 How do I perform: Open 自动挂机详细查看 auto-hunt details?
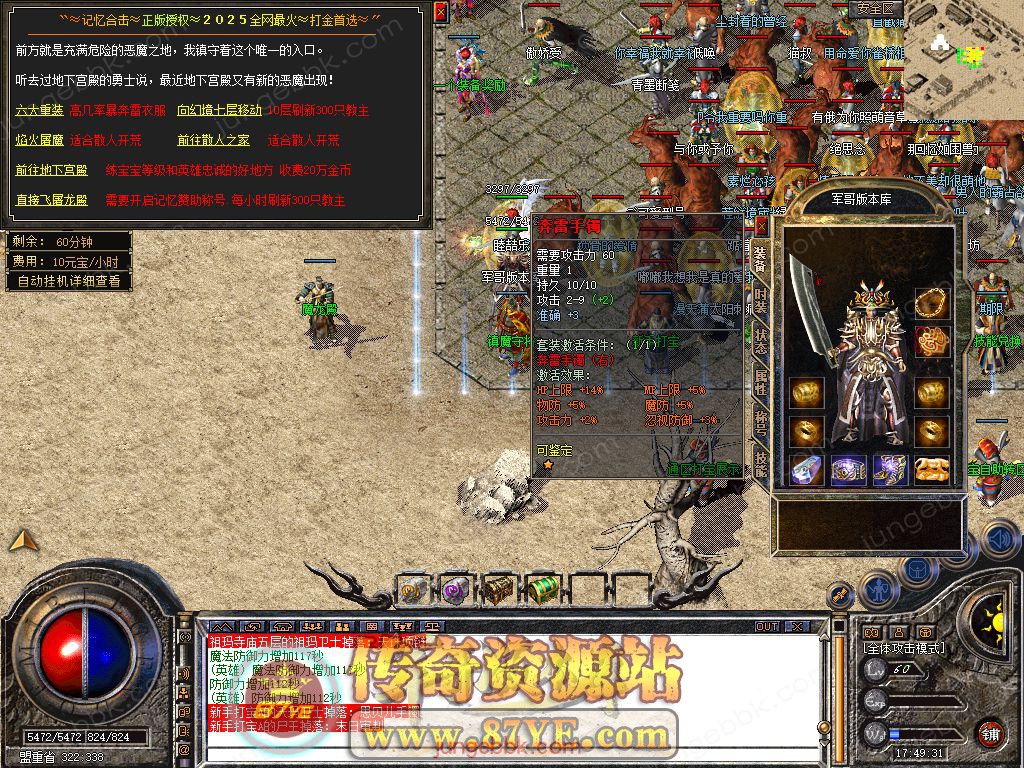pyautogui.click(x=69, y=281)
